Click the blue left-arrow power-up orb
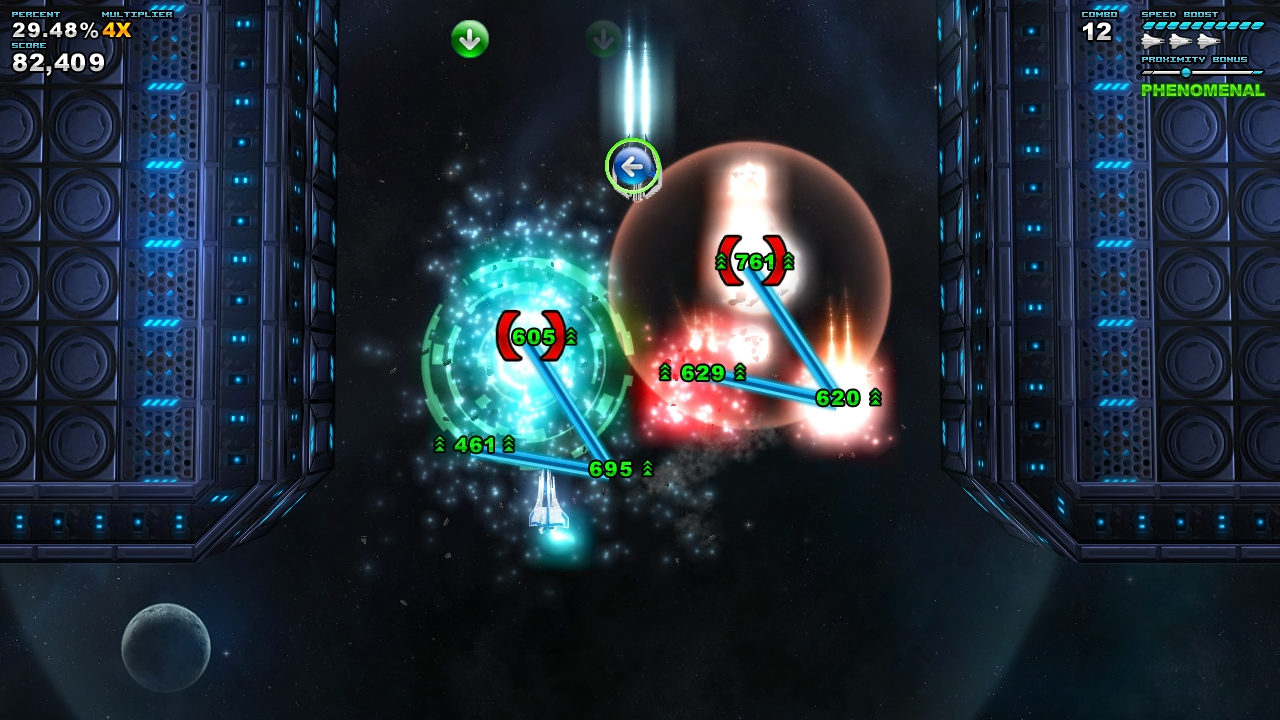Image resolution: width=1280 pixels, height=720 pixels. [632, 167]
